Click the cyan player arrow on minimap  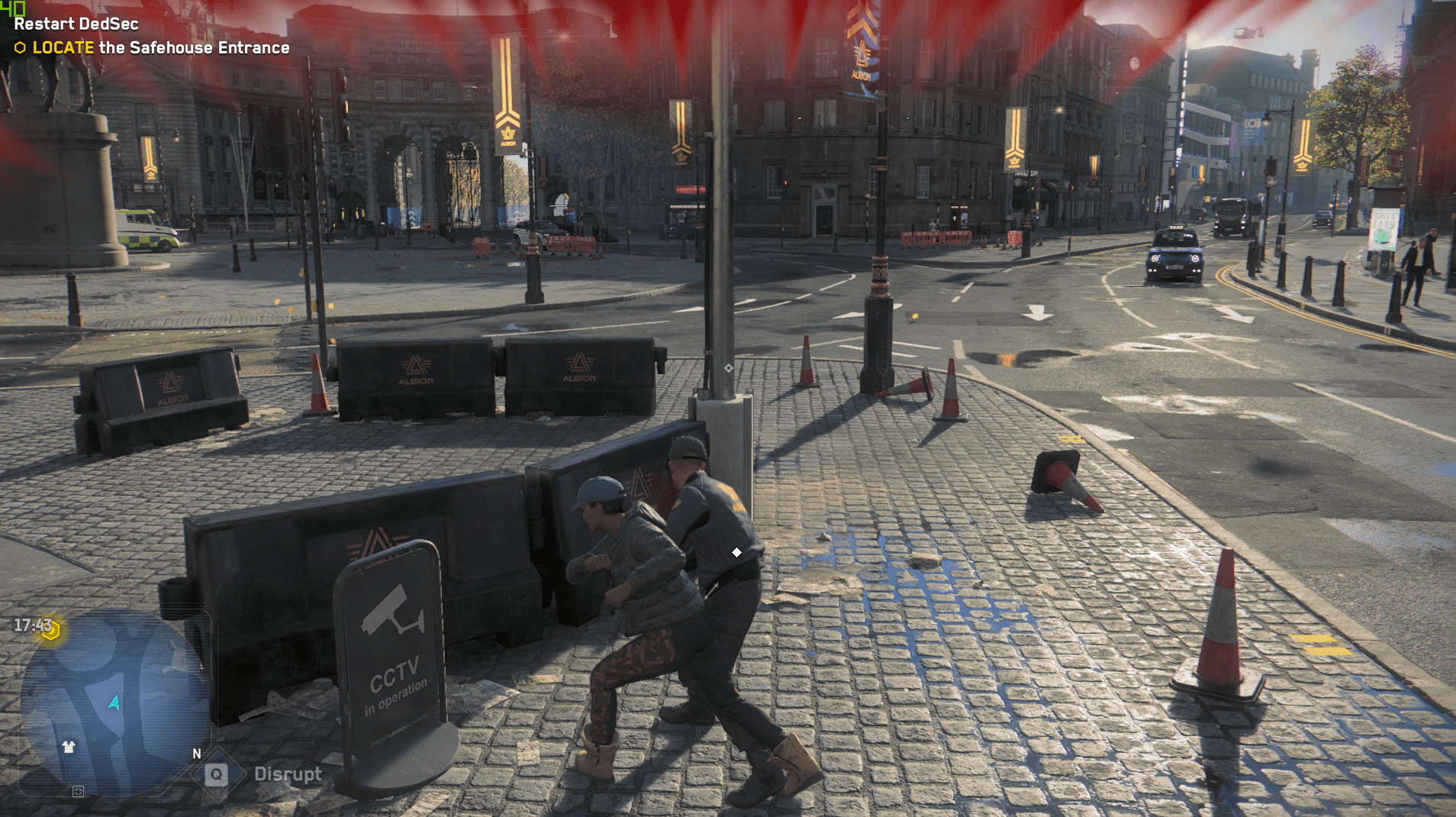pyautogui.click(x=114, y=702)
